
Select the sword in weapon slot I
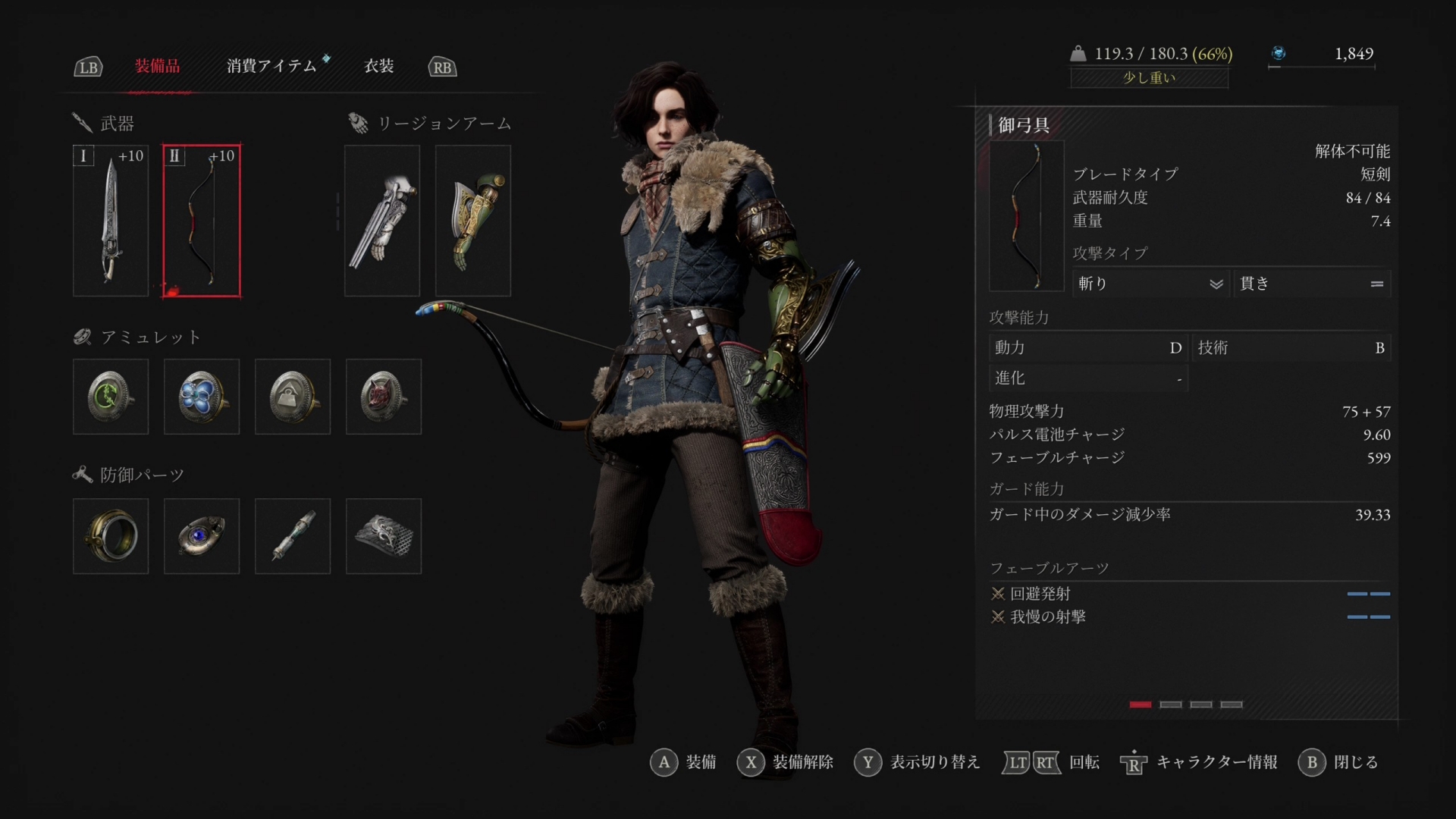[110, 220]
